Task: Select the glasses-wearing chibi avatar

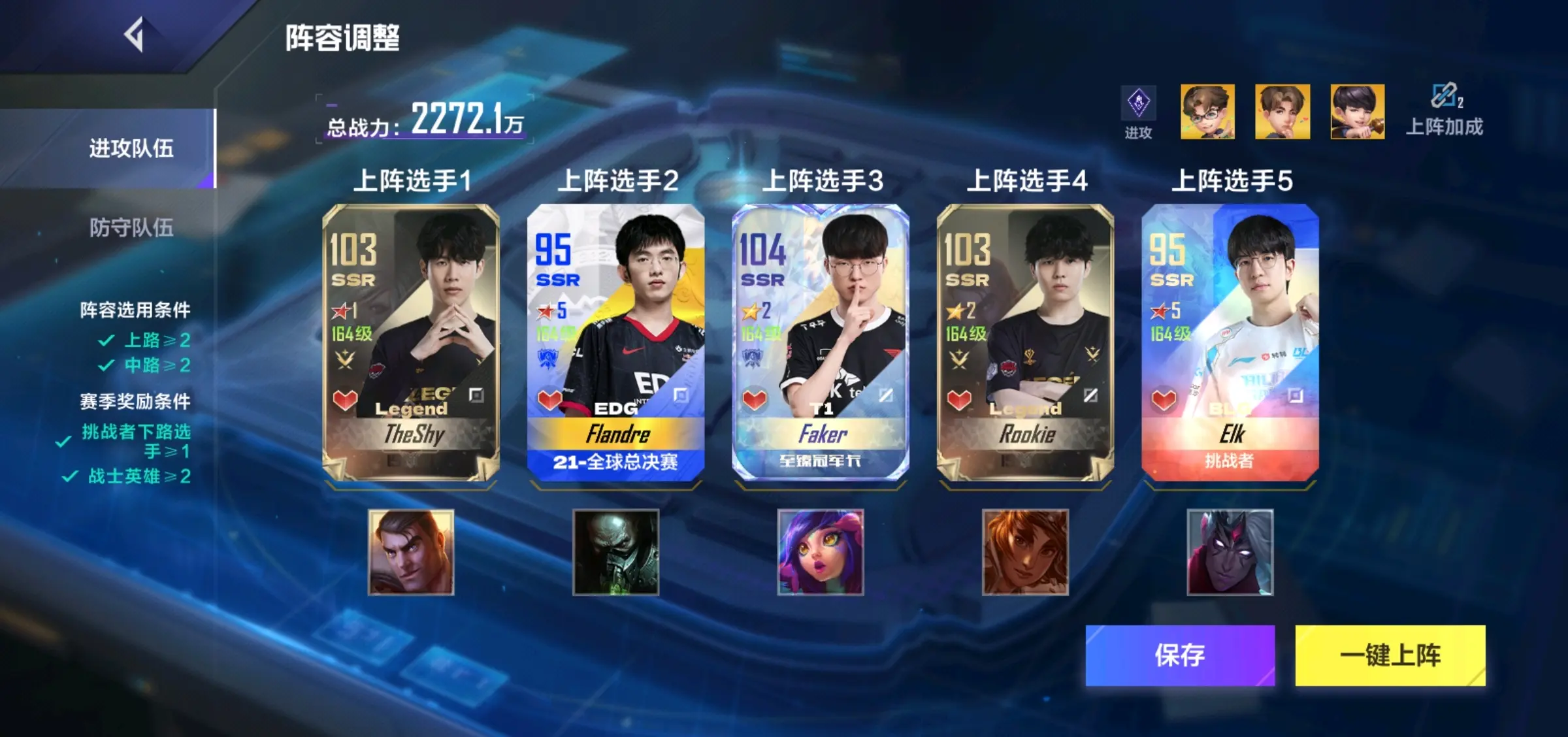Action: [x=1207, y=111]
